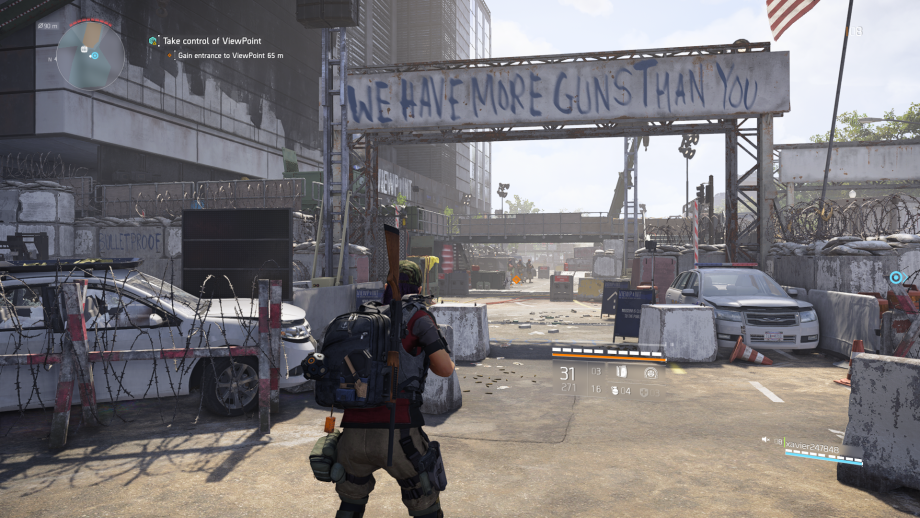920x518 pixels.
Task: Select the grenade icon
Action: click(x=617, y=390)
